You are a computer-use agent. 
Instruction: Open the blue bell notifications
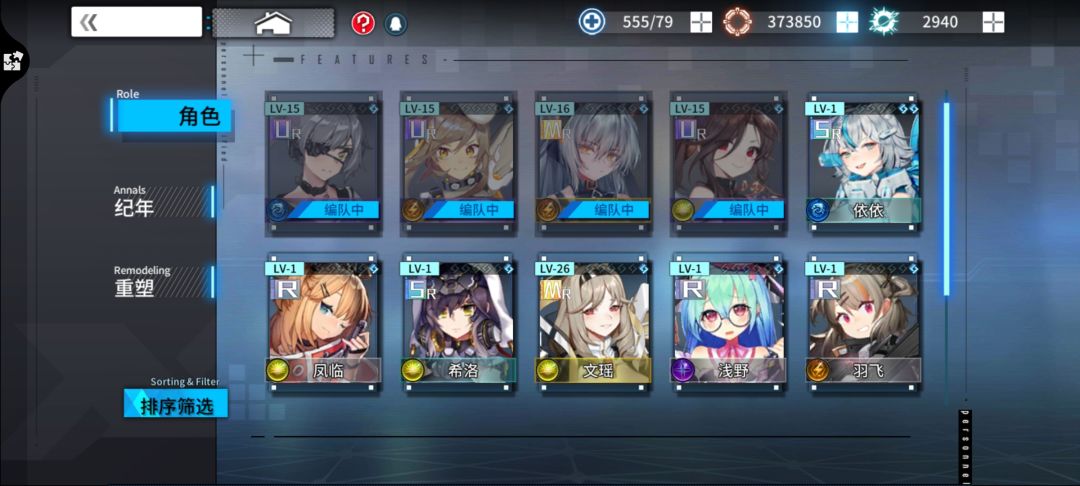(395, 23)
